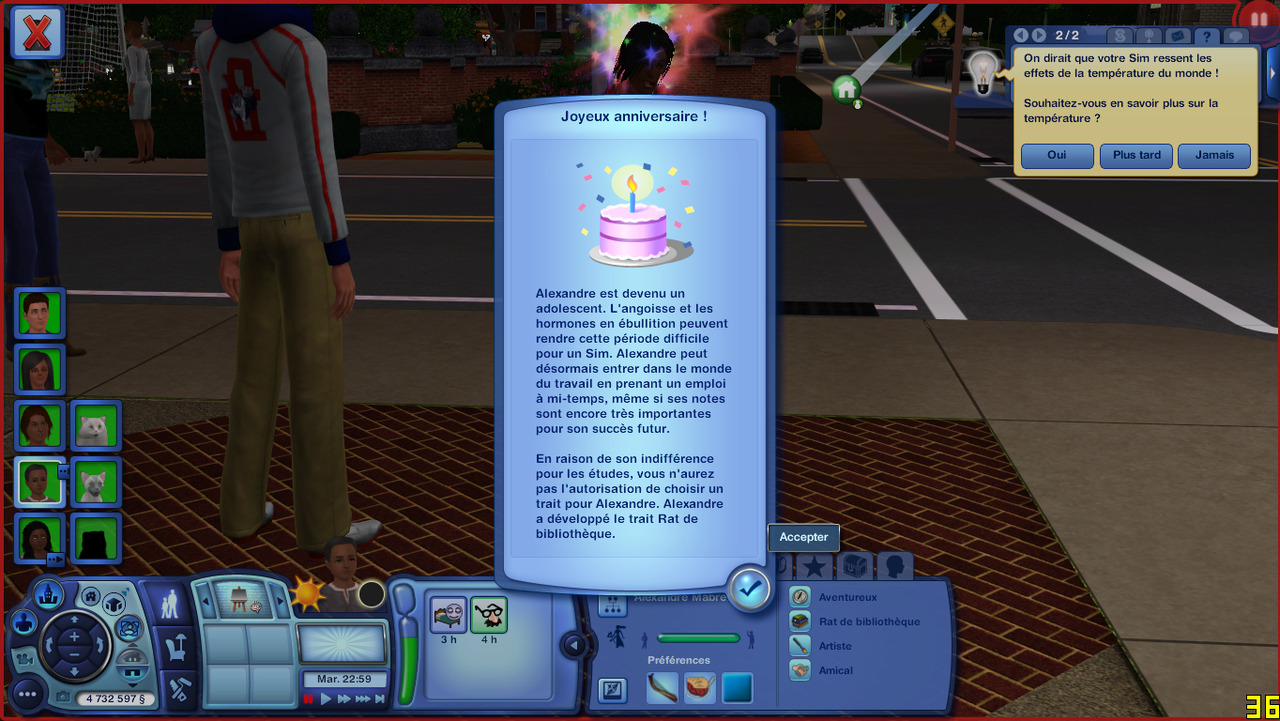Open the treasure chest inventory tab
1280x721 pixels.
pyautogui.click(x=855, y=566)
